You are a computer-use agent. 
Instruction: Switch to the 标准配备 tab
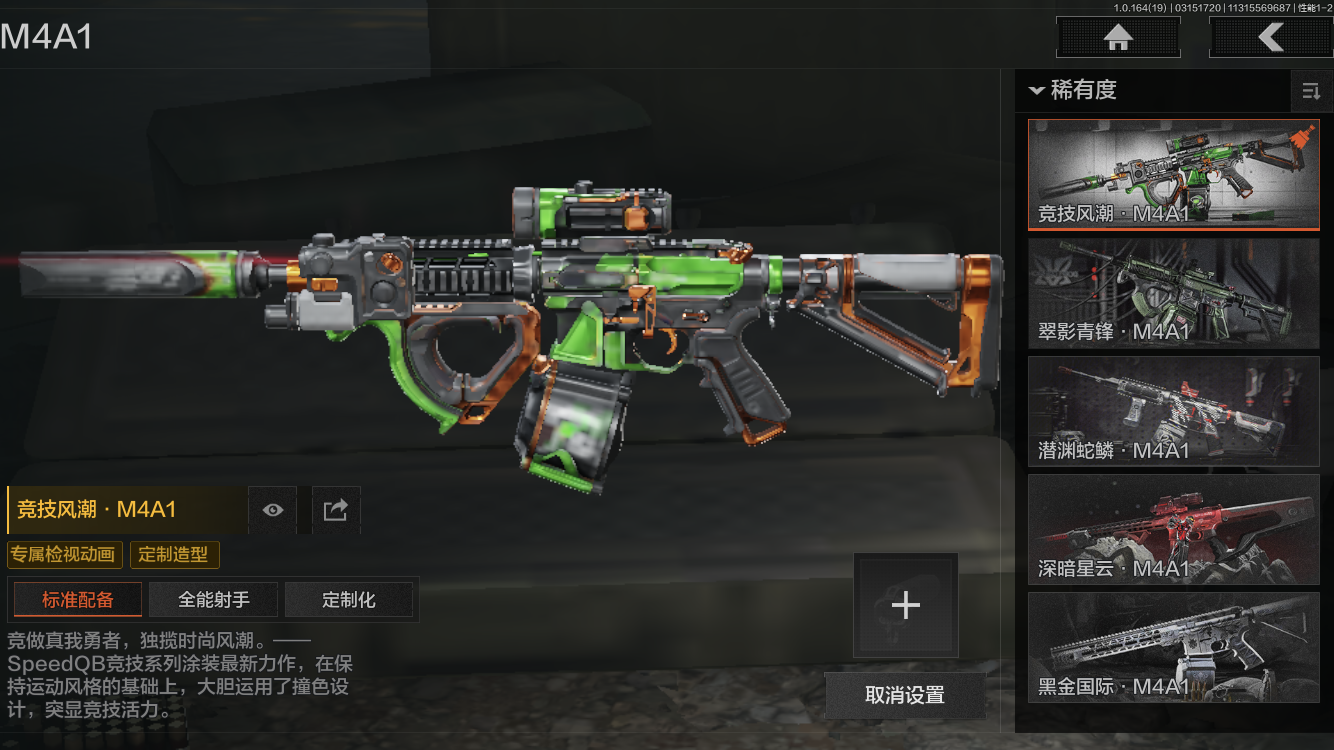(78, 600)
